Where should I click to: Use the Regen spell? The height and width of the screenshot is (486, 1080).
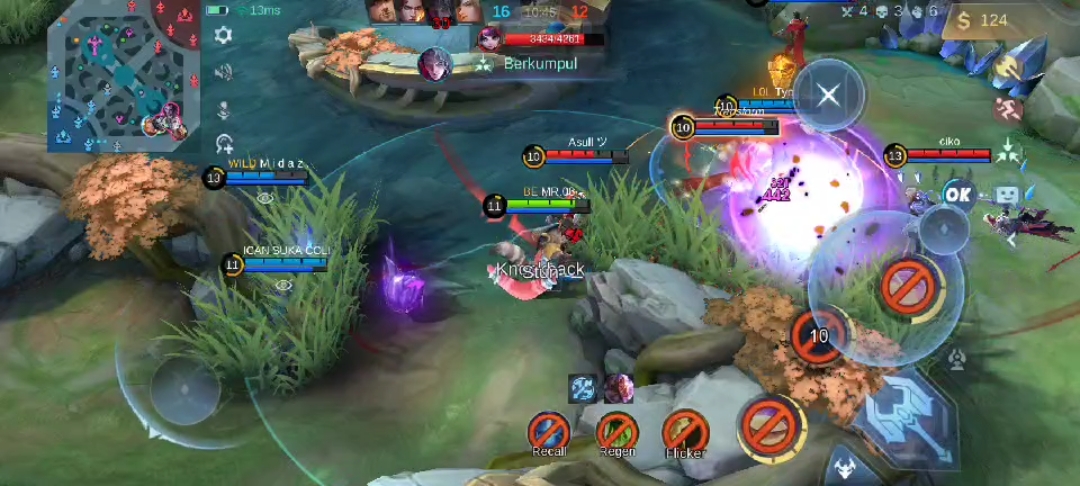(617, 432)
